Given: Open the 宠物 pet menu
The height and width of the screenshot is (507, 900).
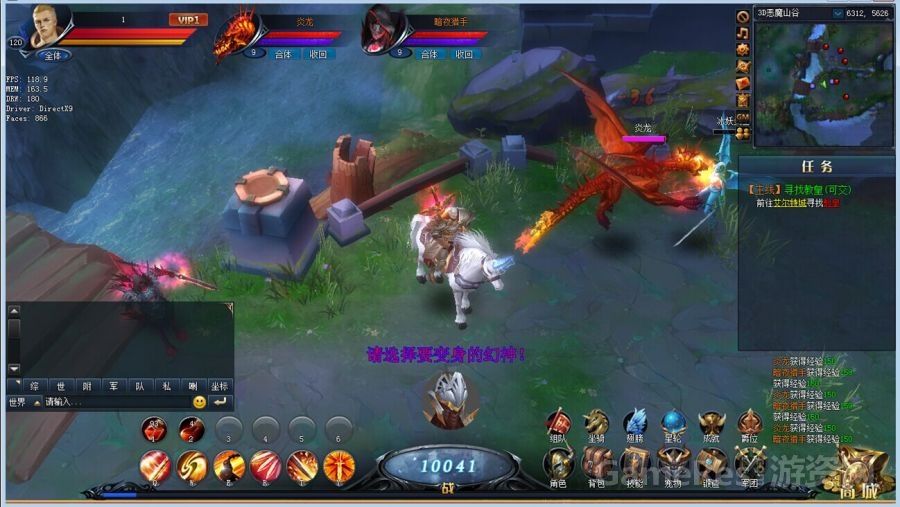Looking at the screenshot, I should (x=673, y=463).
